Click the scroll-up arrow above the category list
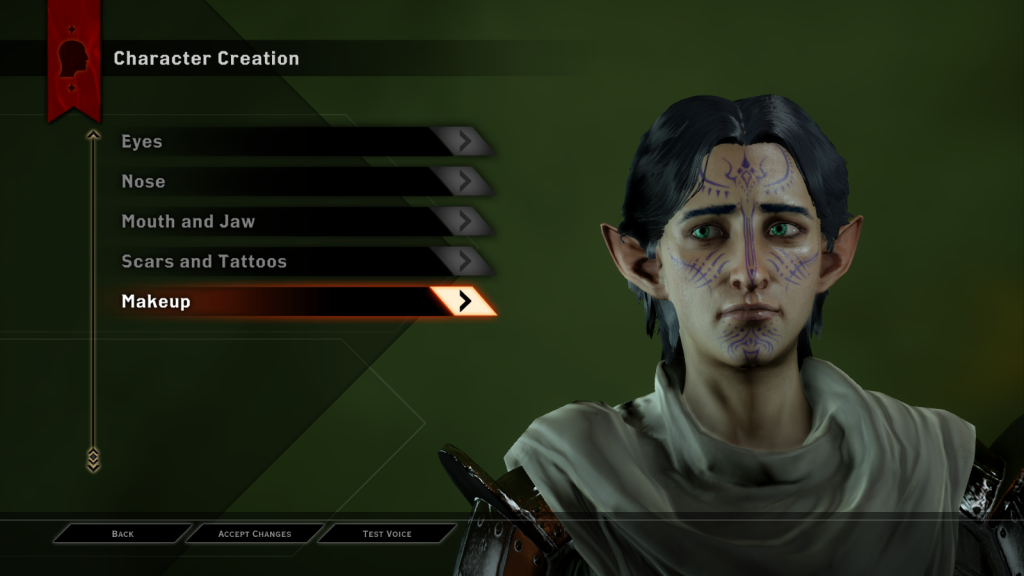 [93, 135]
